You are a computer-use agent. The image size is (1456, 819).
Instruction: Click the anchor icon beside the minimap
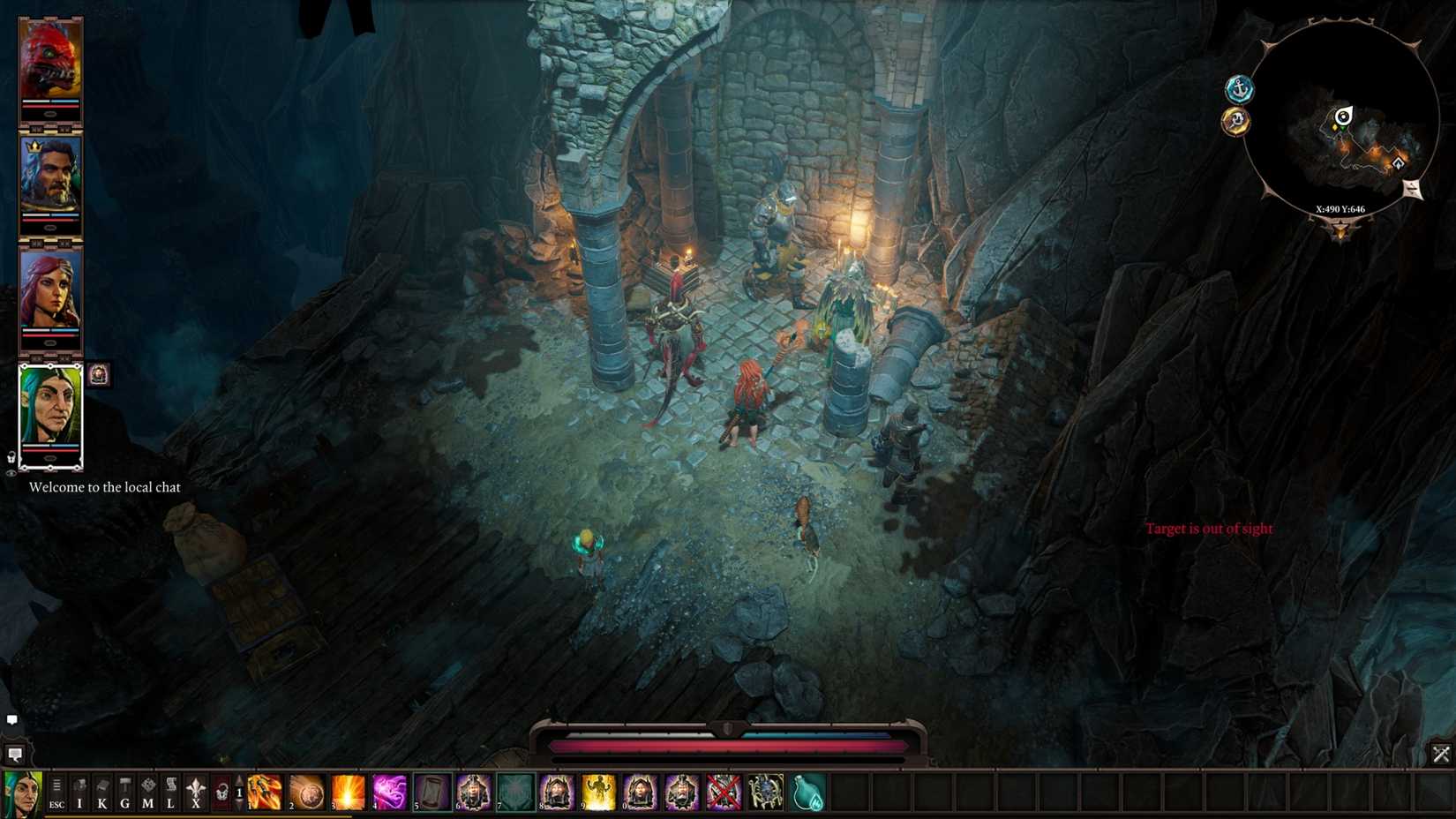[1240, 88]
